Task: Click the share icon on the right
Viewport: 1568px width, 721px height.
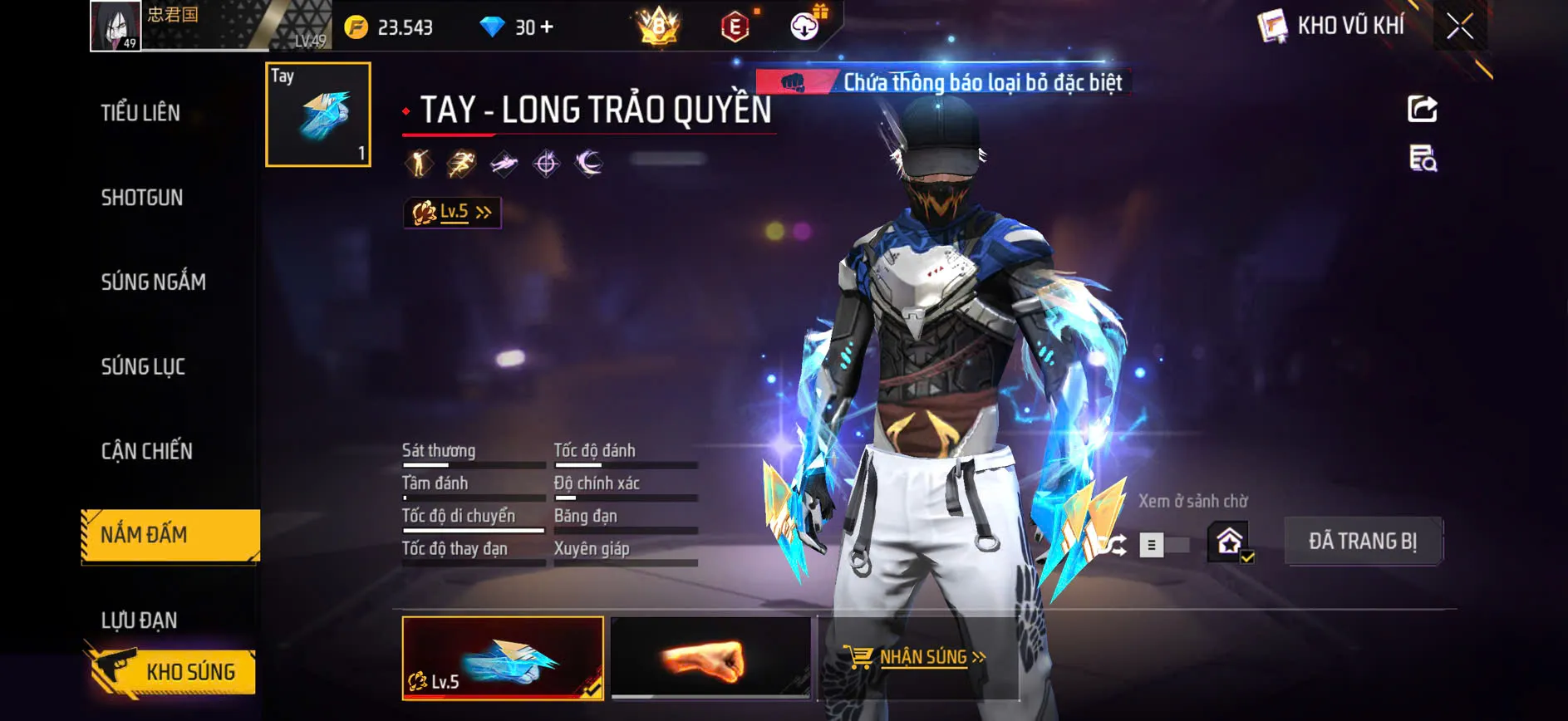Action: [x=1423, y=109]
